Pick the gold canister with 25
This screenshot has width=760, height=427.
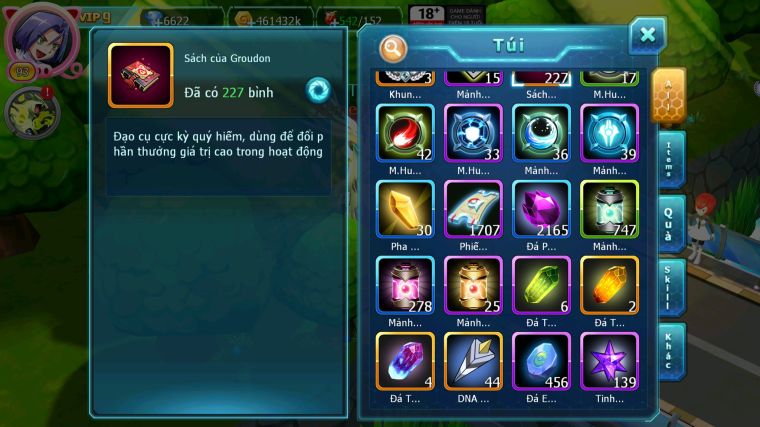tap(473, 285)
